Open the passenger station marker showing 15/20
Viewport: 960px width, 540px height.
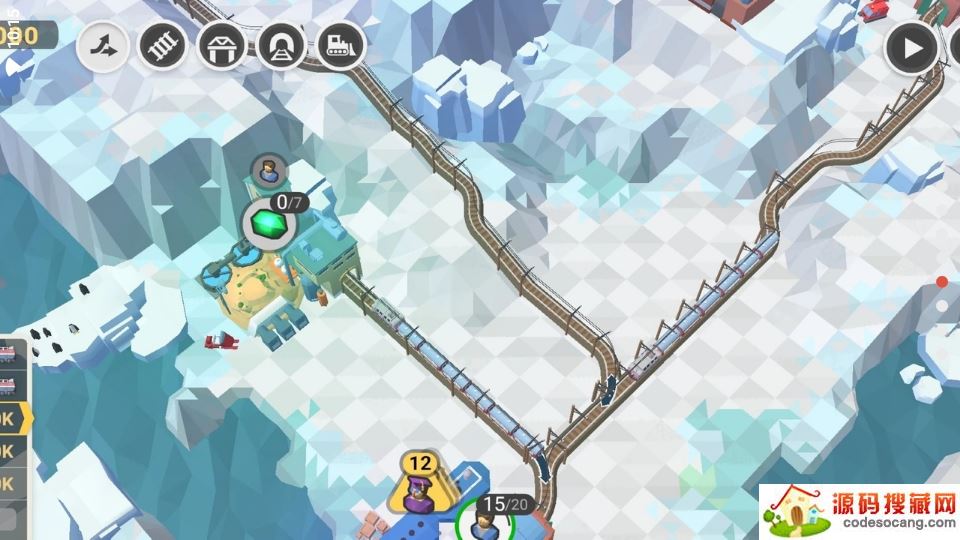(484, 520)
